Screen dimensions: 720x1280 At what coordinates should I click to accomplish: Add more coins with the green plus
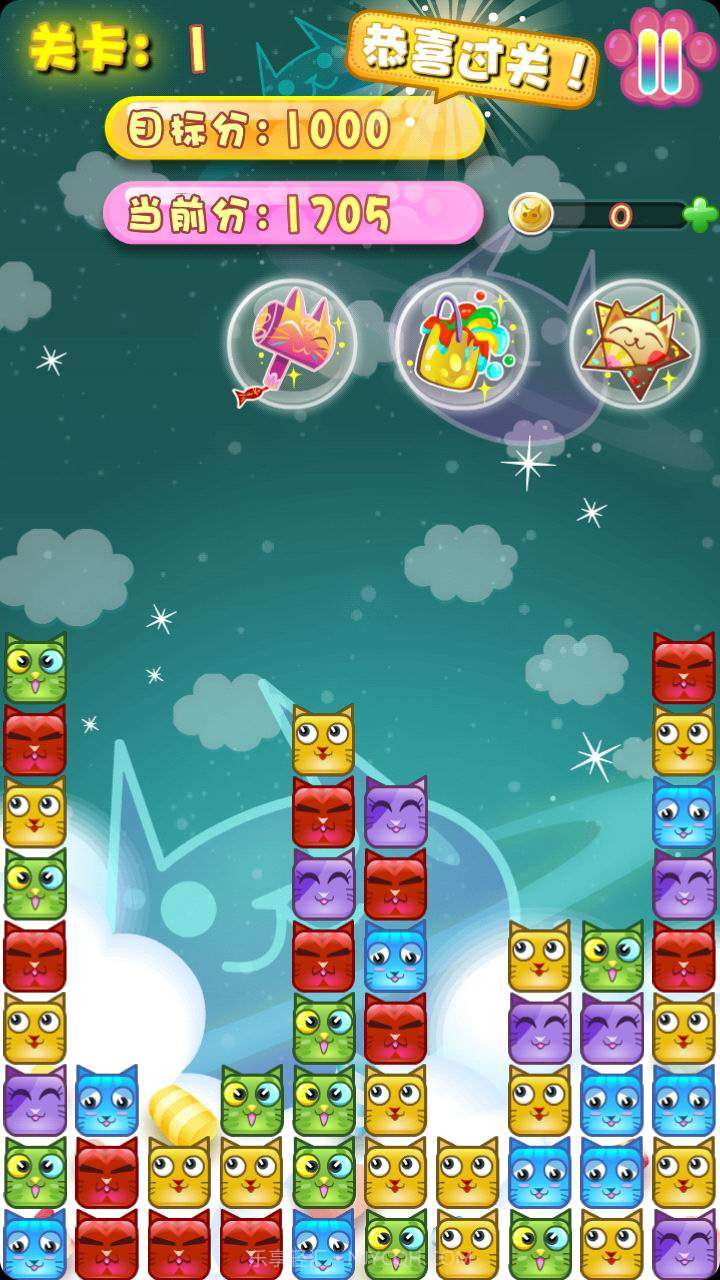click(700, 214)
